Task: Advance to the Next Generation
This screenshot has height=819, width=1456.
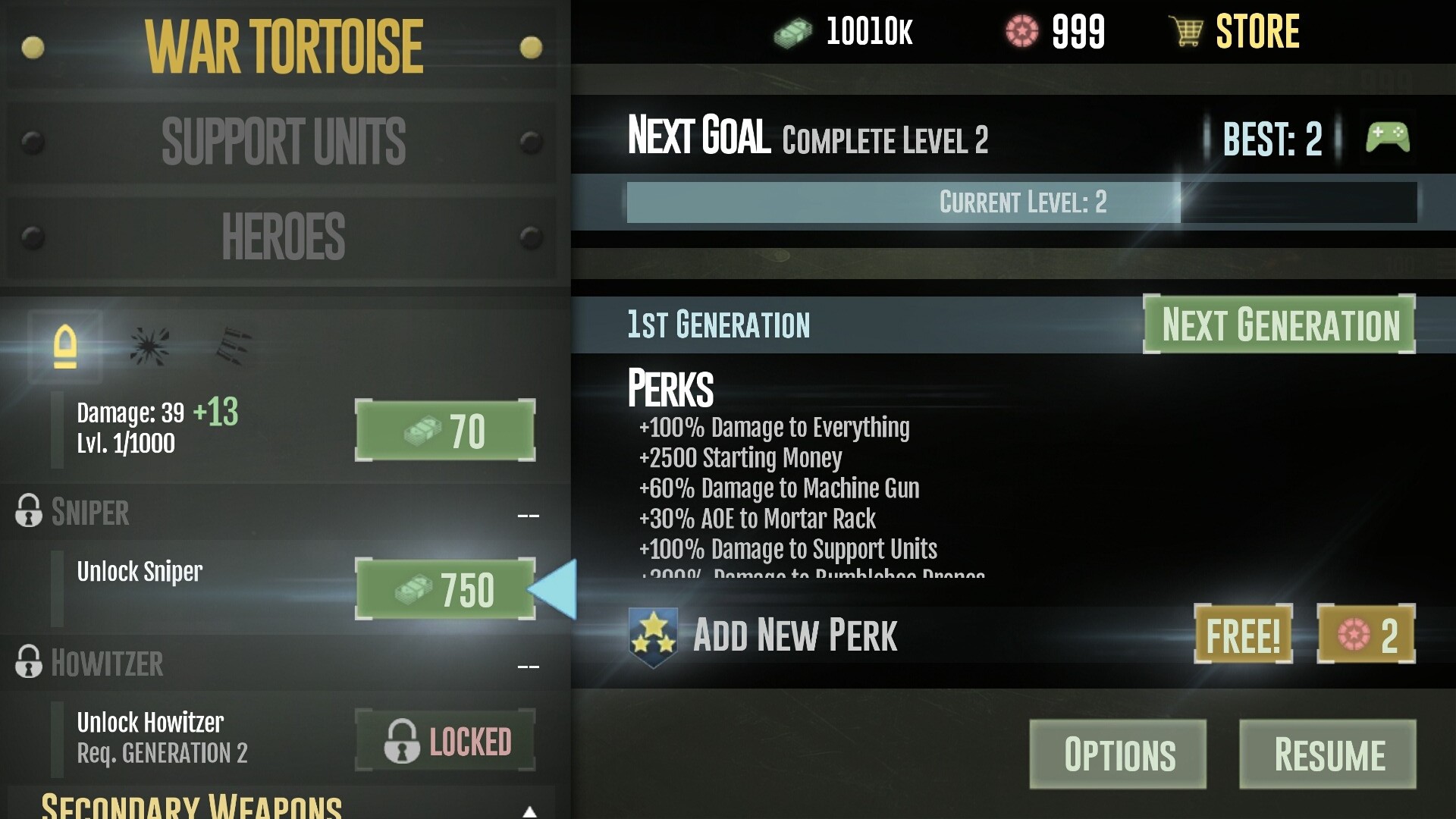Action: coord(1279,325)
